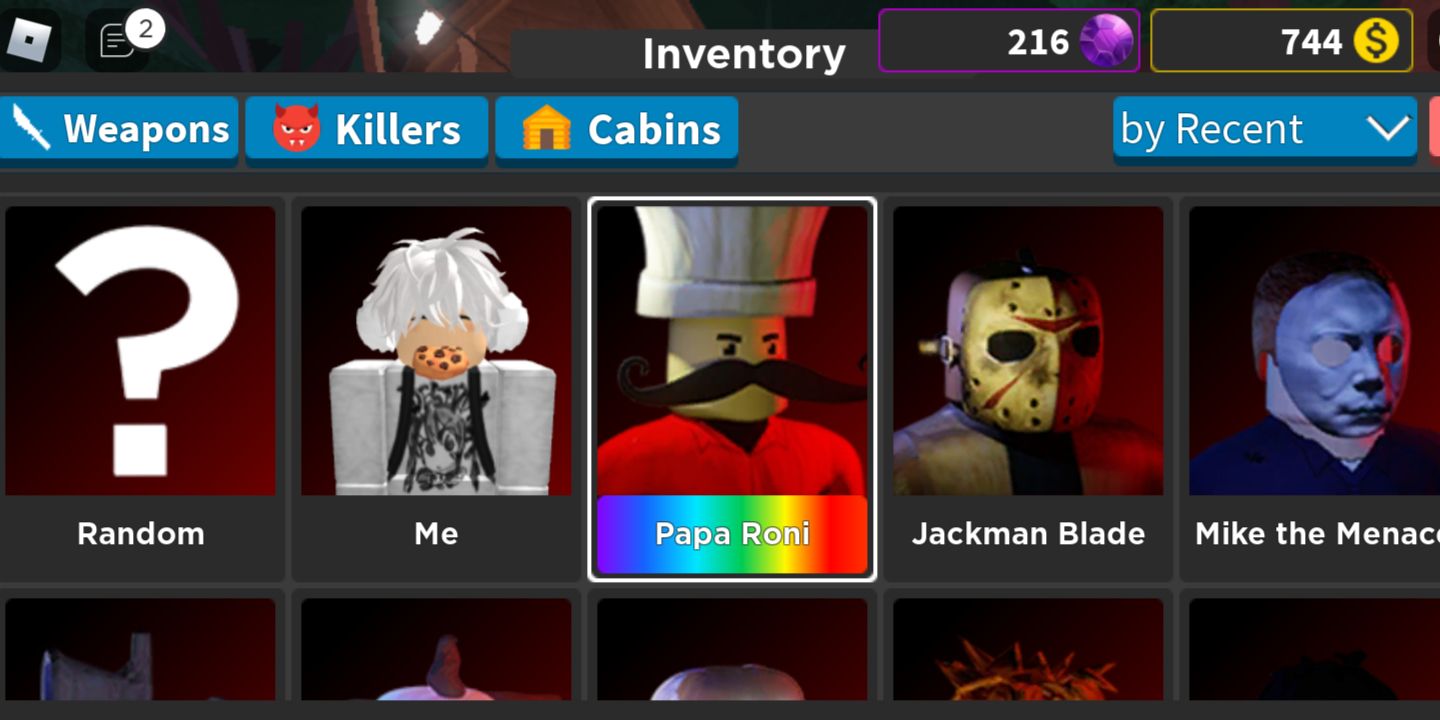Viewport: 1440px width, 720px height.
Task: Click the red button right of the sort dropdown
Action: pos(1435,128)
